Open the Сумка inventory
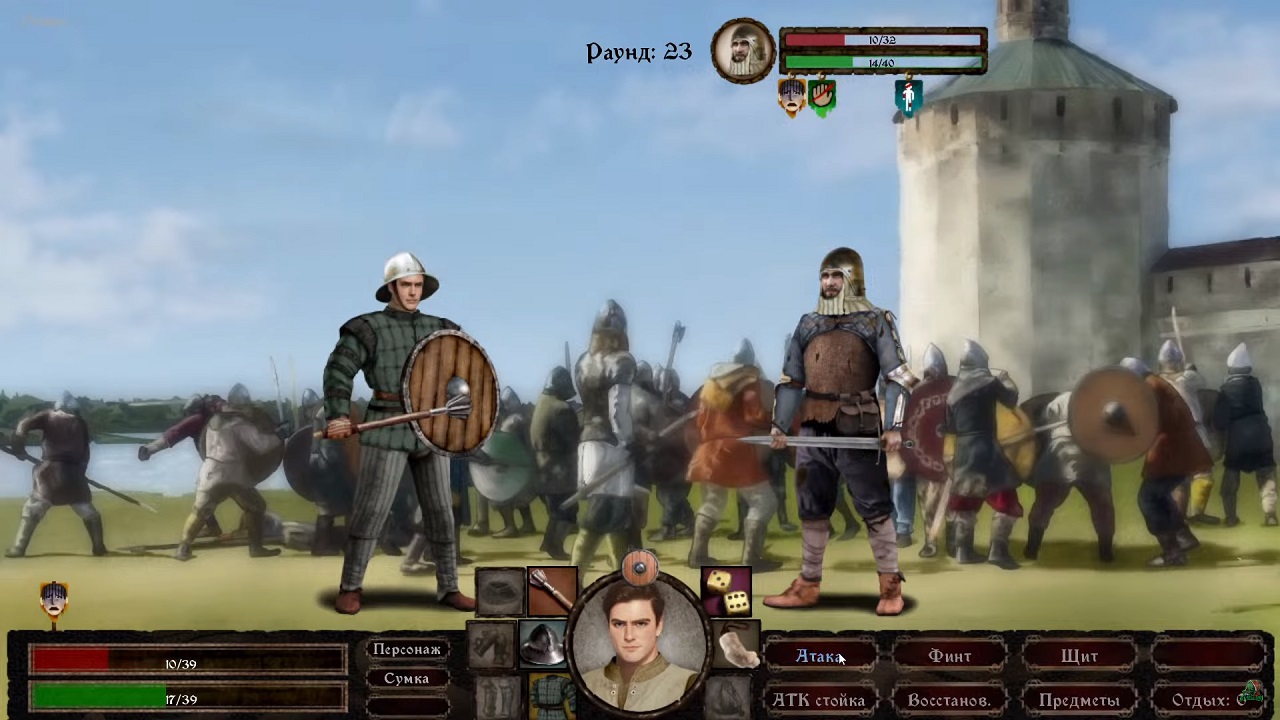This screenshot has width=1280, height=720. pos(406,678)
